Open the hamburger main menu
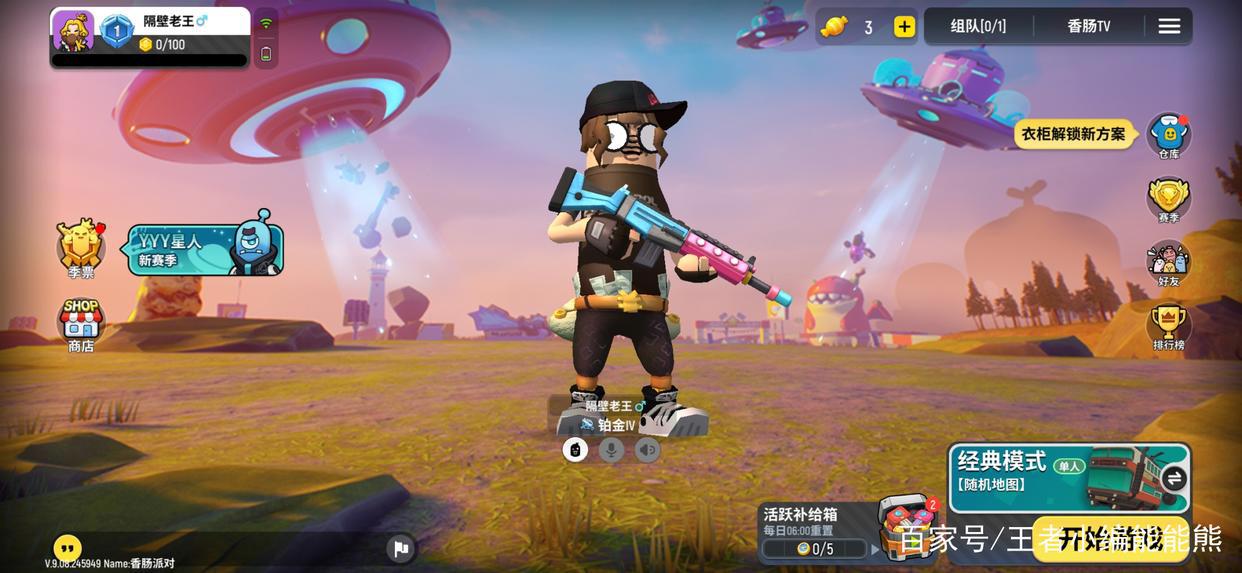 point(1169,27)
